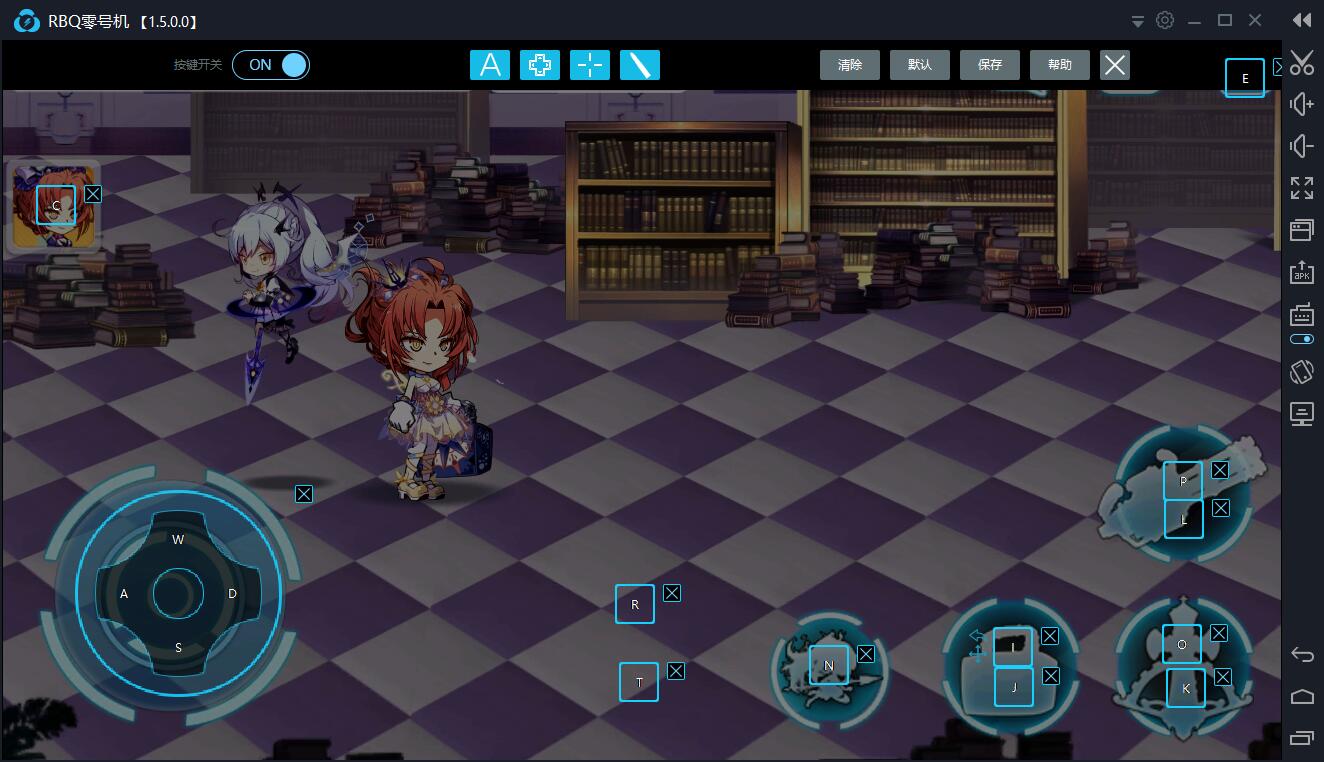Save the key layout with 保存
This screenshot has width=1324, height=762.
pos(990,65)
